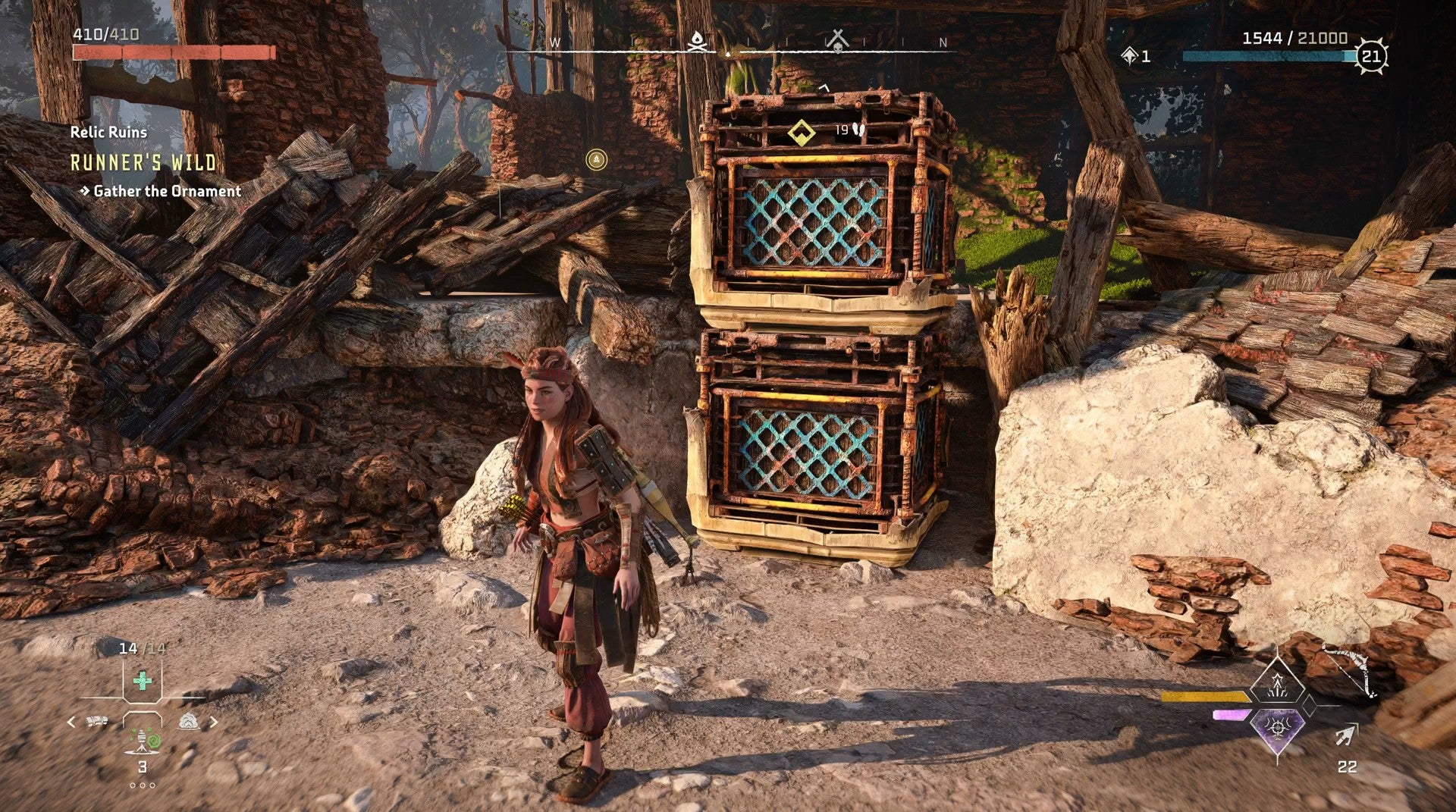Viewport: 1456px width, 812px height.
Task: Select the equipped hunter bow icon
Action: click(1351, 669)
